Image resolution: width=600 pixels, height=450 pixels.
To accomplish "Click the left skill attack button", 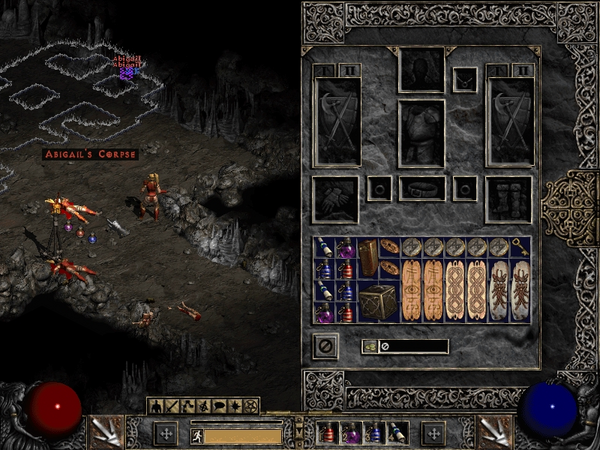I will click(104, 432).
